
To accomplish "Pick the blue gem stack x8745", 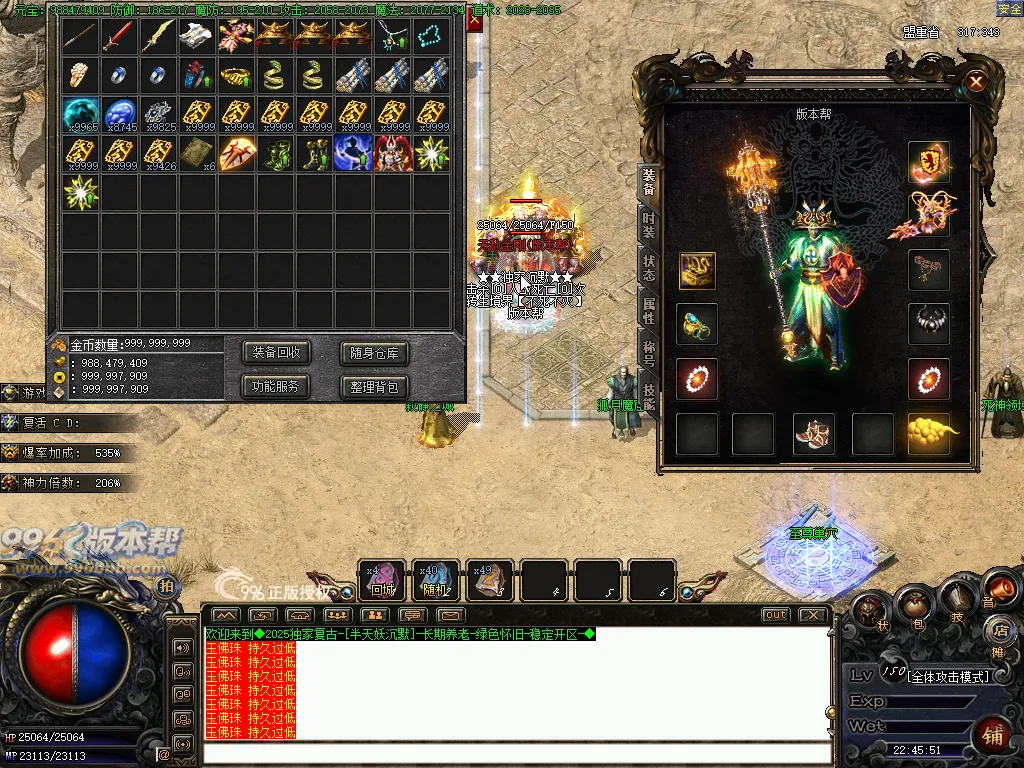I will [x=120, y=114].
